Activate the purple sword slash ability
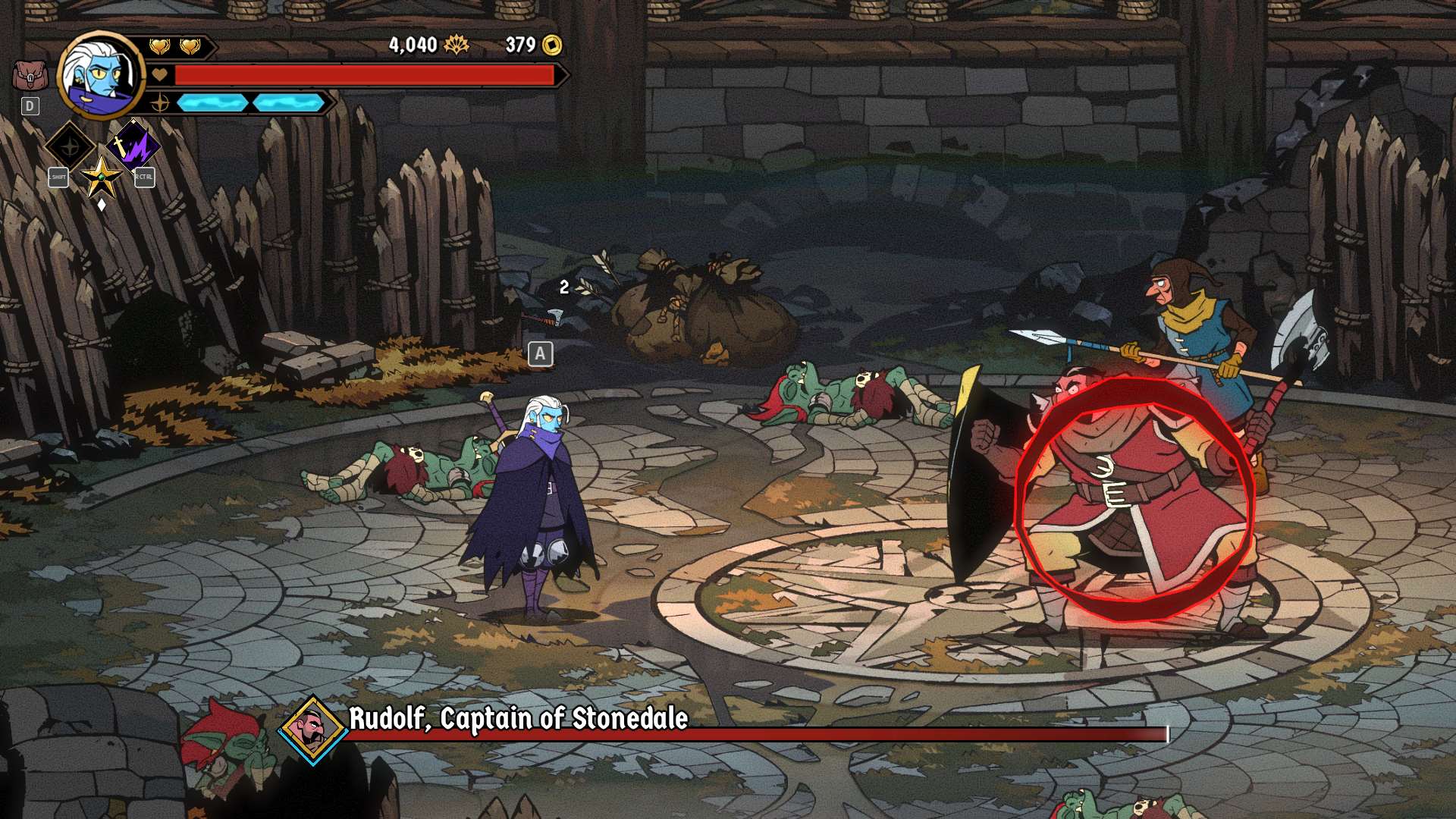The image size is (1456, 819). point(133,144)
